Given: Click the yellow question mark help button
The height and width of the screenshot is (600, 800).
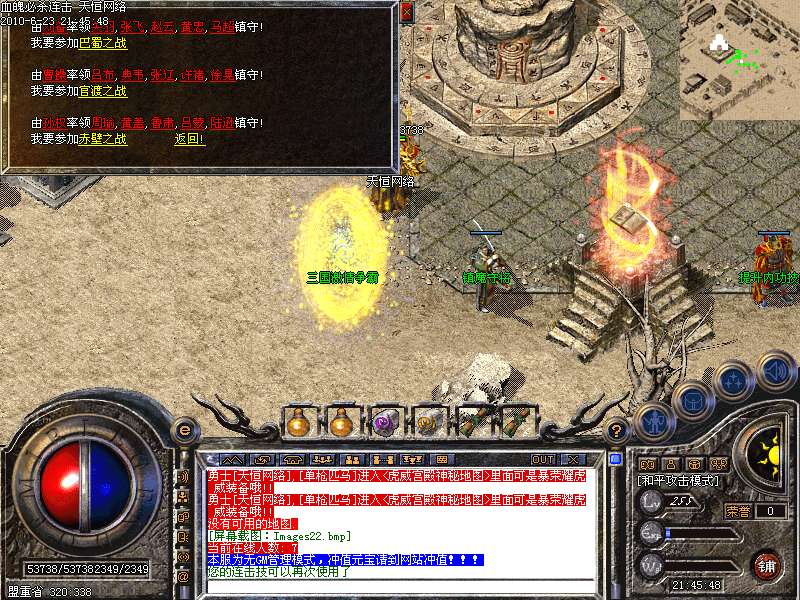Looking at the screenshot, I should click(x=617, y=432).
